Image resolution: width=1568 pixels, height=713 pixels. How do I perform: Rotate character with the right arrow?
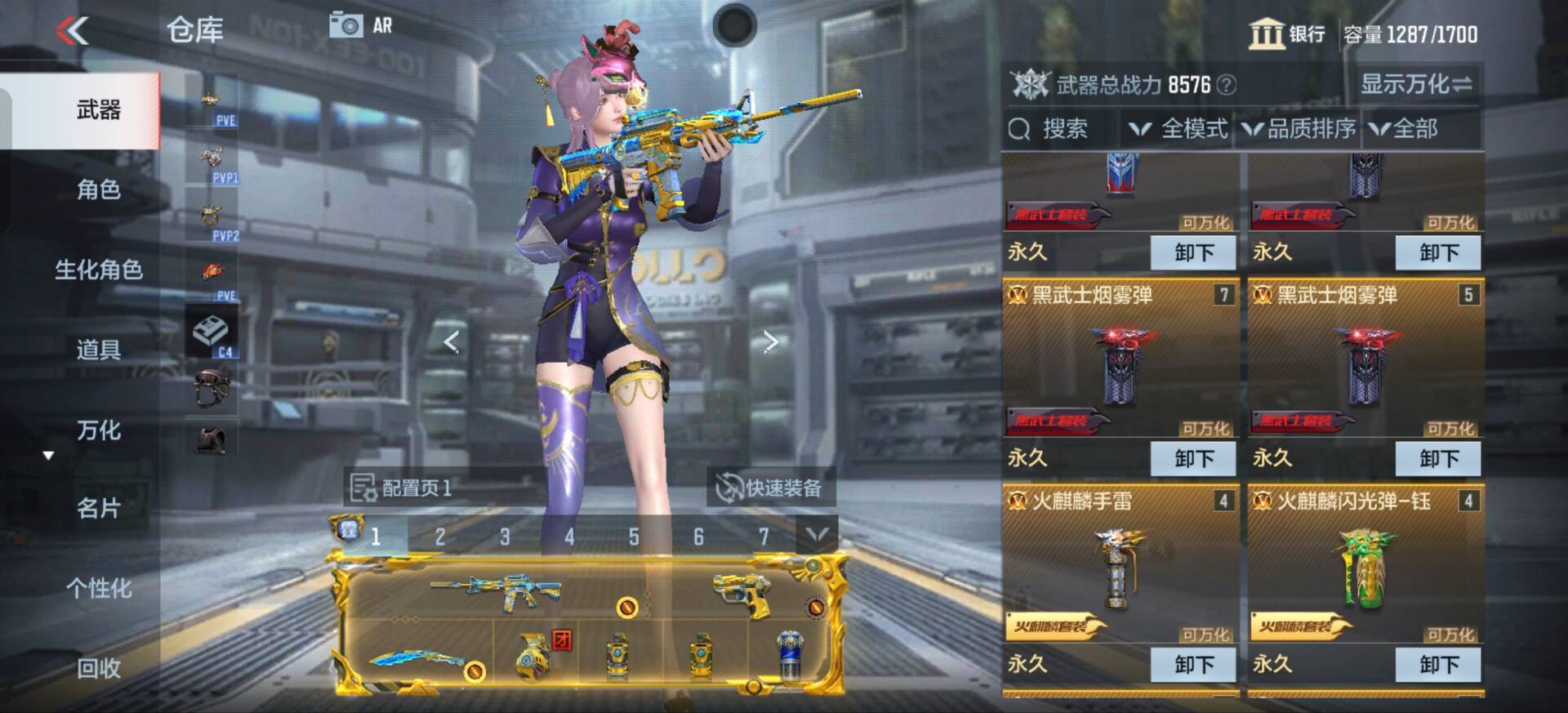pos(770,342)
